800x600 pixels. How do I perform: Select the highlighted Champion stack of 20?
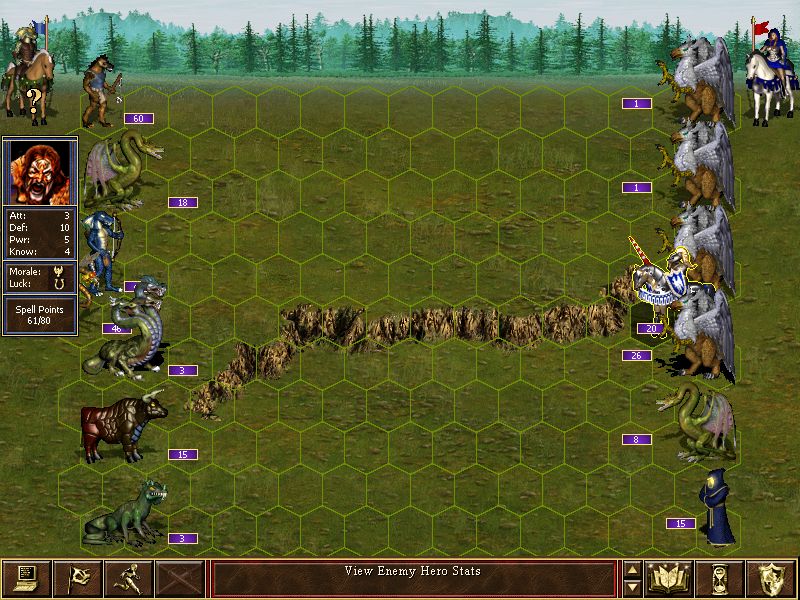click(x=665, y=285)
